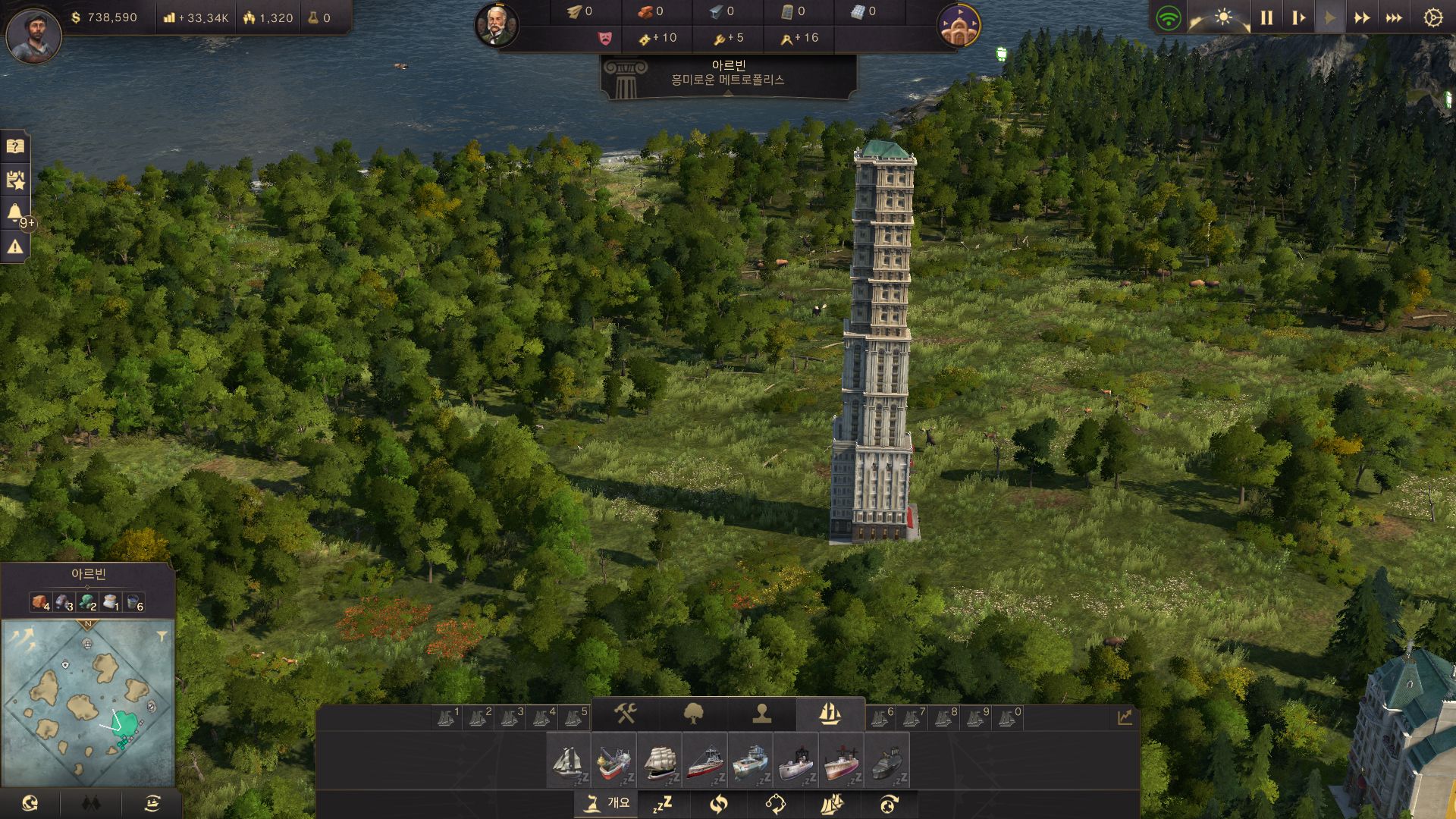
Task: Select the ships tab
Action: click(x=830, y=714)
